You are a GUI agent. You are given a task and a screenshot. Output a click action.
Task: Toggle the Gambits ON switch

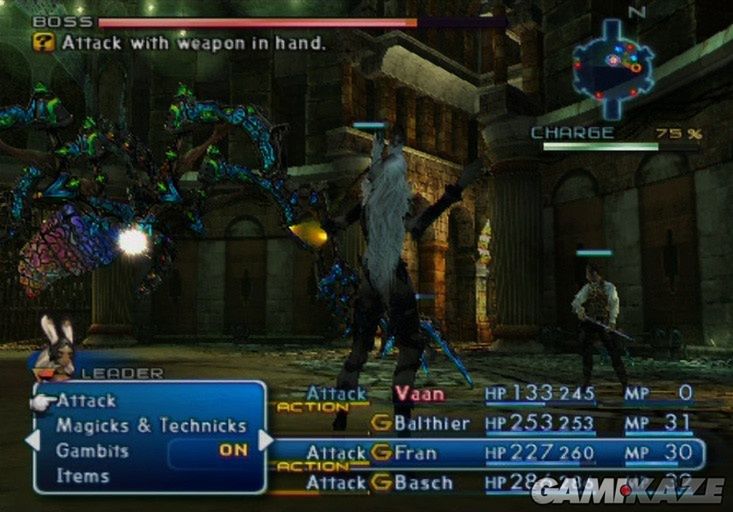click(x=233, y=451)
